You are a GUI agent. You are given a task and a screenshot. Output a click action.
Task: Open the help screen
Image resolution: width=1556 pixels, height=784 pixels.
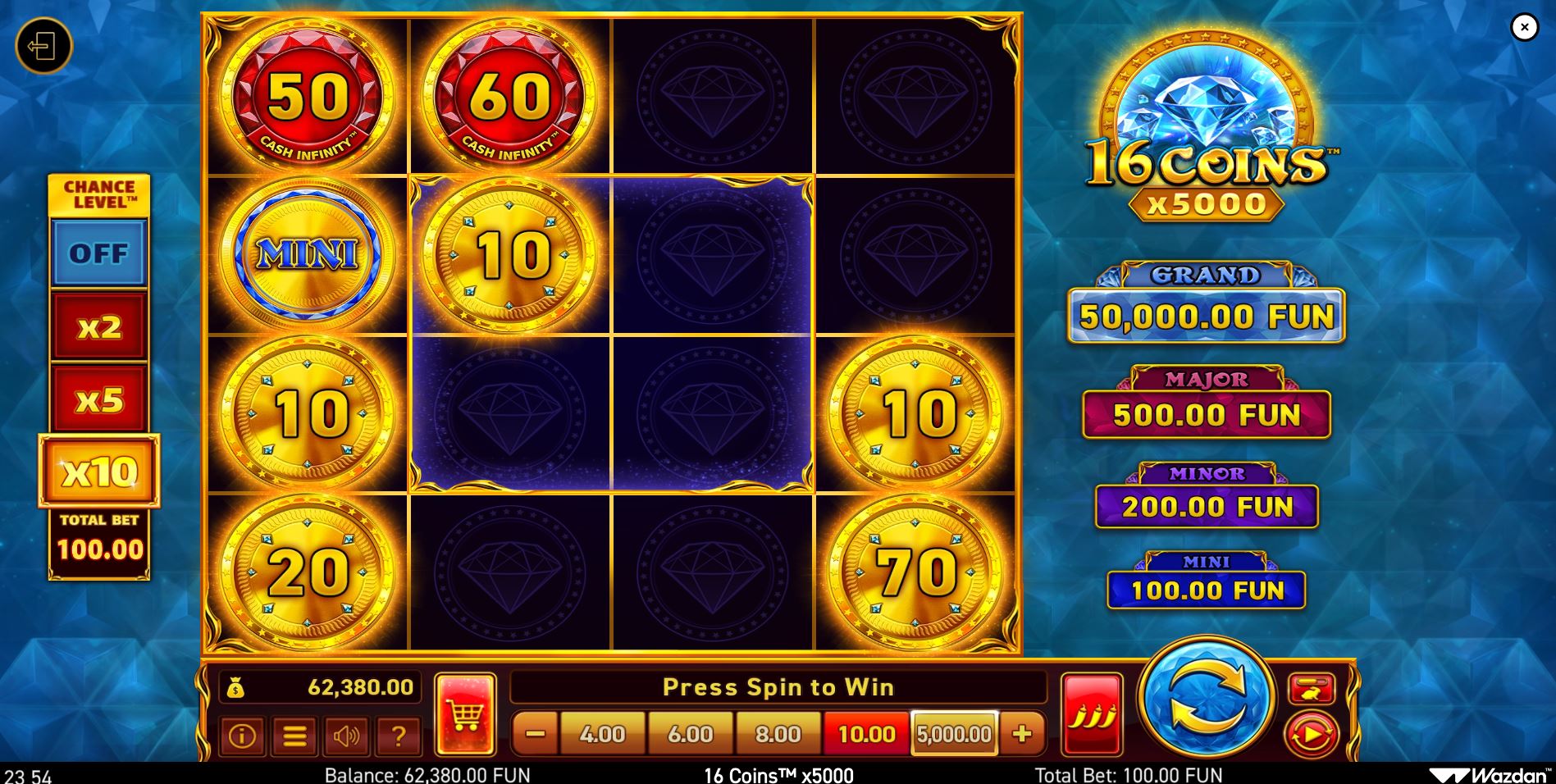pos(399,736)
